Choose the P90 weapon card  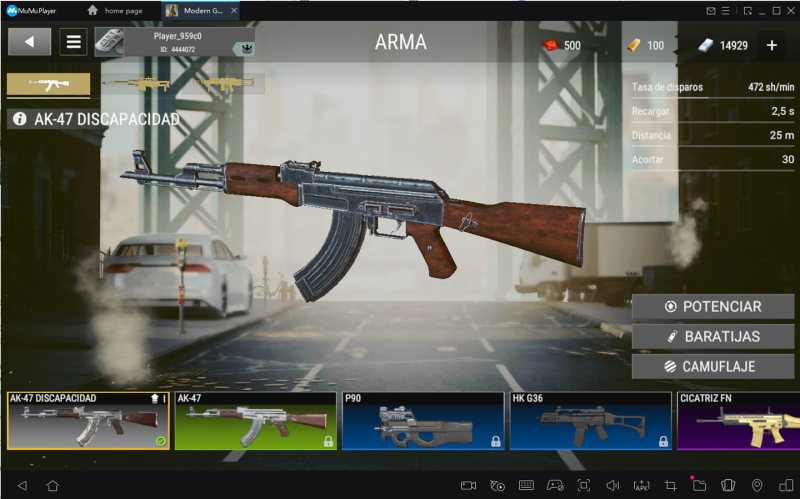[423, 421]
